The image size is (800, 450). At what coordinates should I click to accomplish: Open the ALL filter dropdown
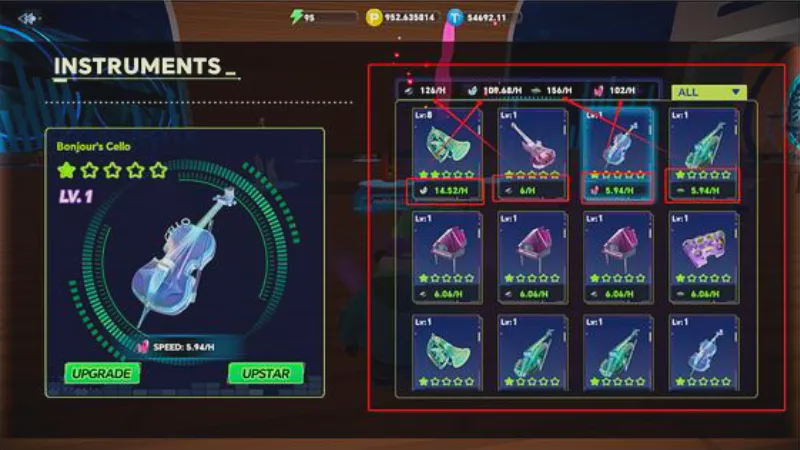(709, 92)
